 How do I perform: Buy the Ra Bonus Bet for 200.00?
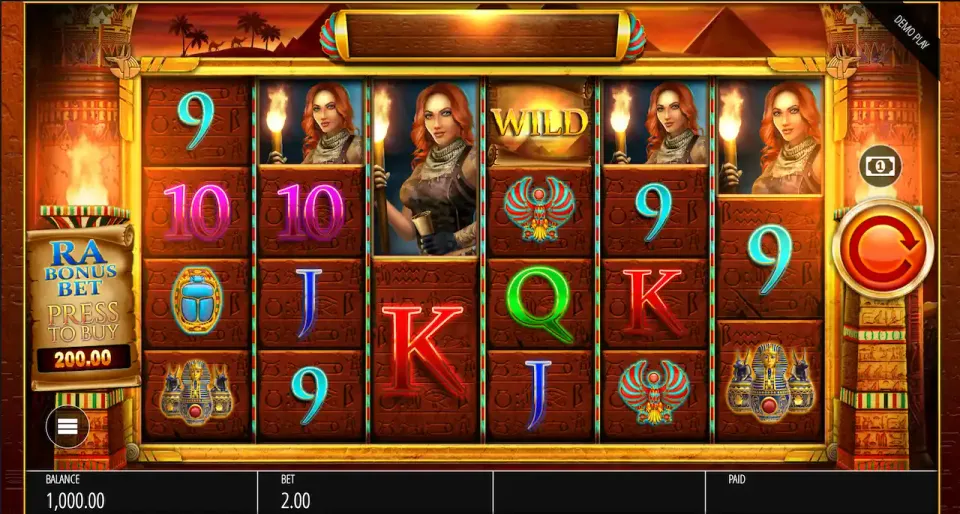(83, 310)
